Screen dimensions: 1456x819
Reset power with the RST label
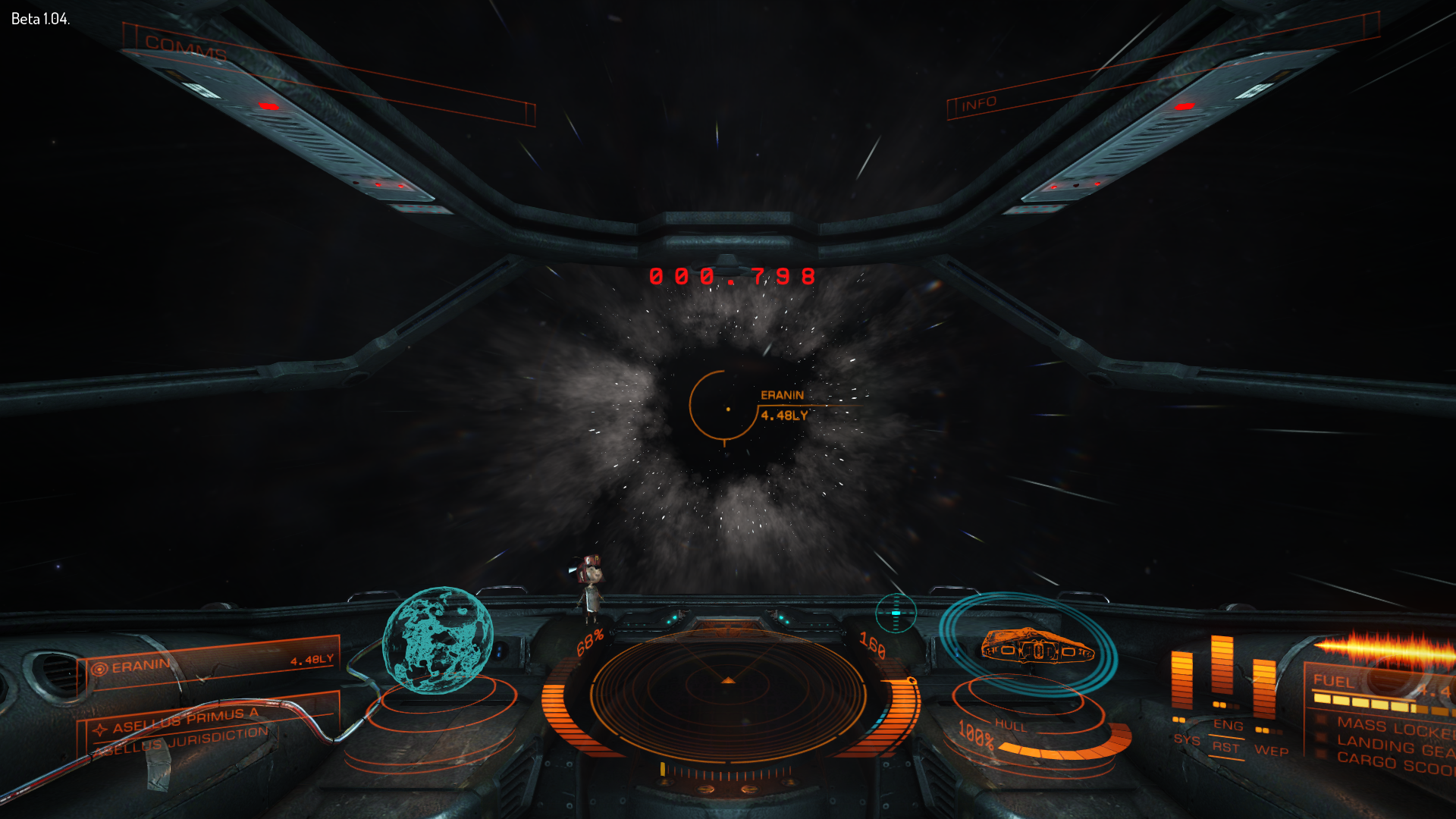click(1225, 747)
